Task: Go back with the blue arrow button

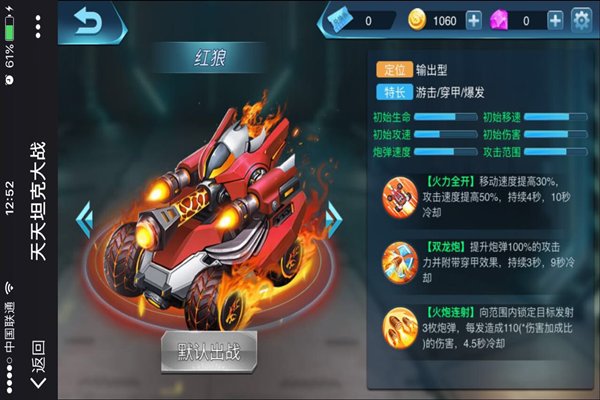Action: [x=89, y=21]
